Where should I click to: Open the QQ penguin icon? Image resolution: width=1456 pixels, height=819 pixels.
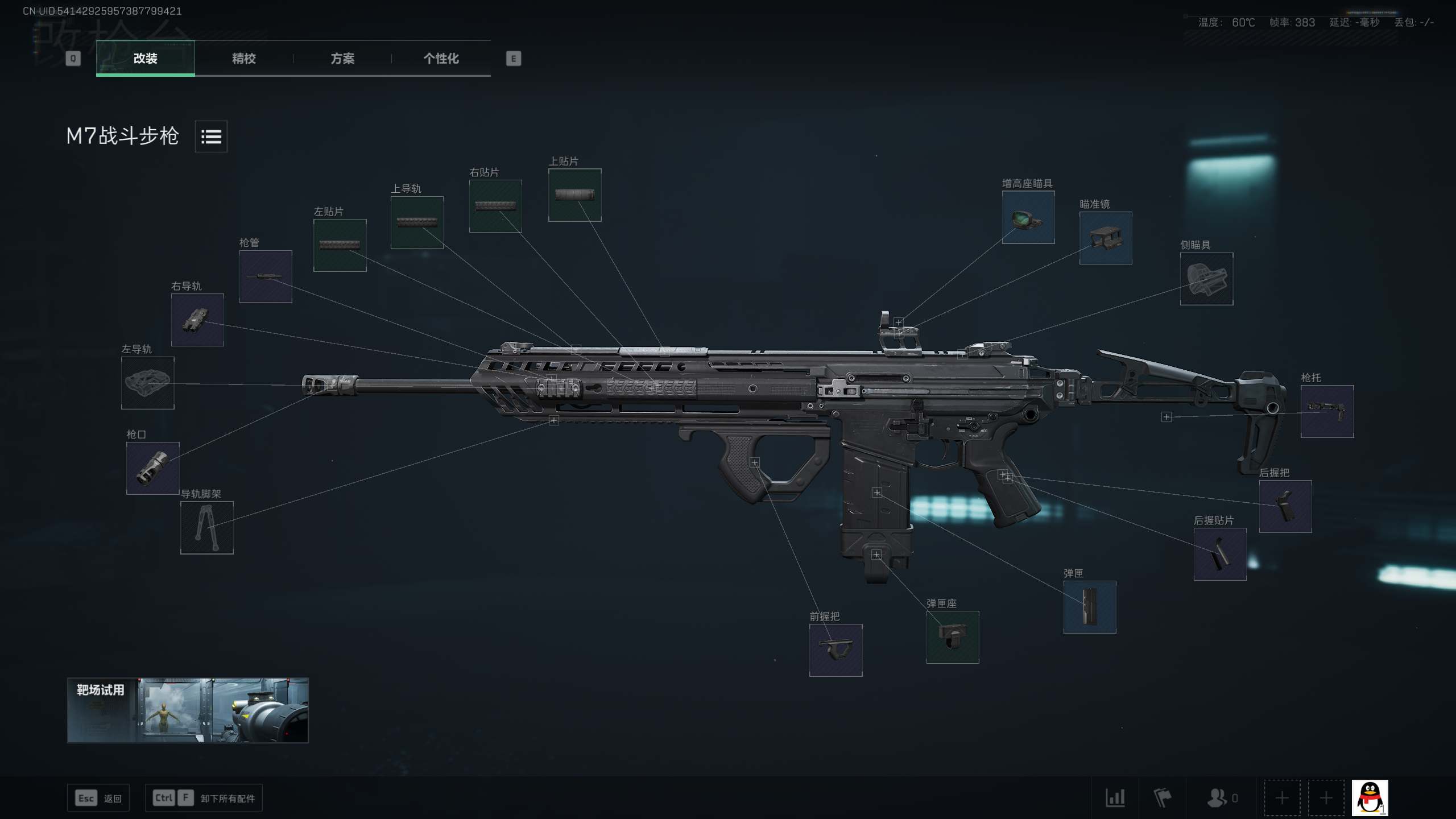[x=1370, y=798]
